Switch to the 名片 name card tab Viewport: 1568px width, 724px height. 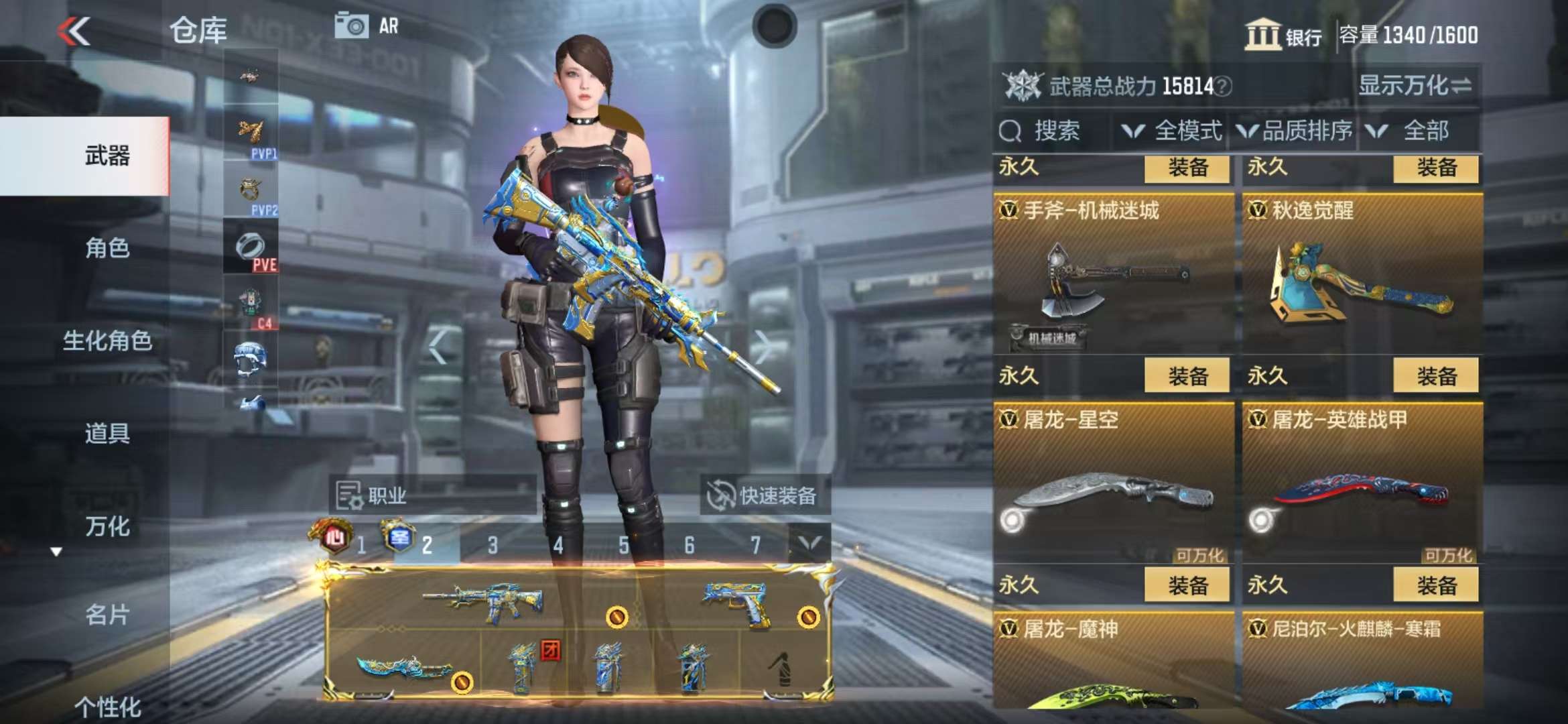click(107, 614)
